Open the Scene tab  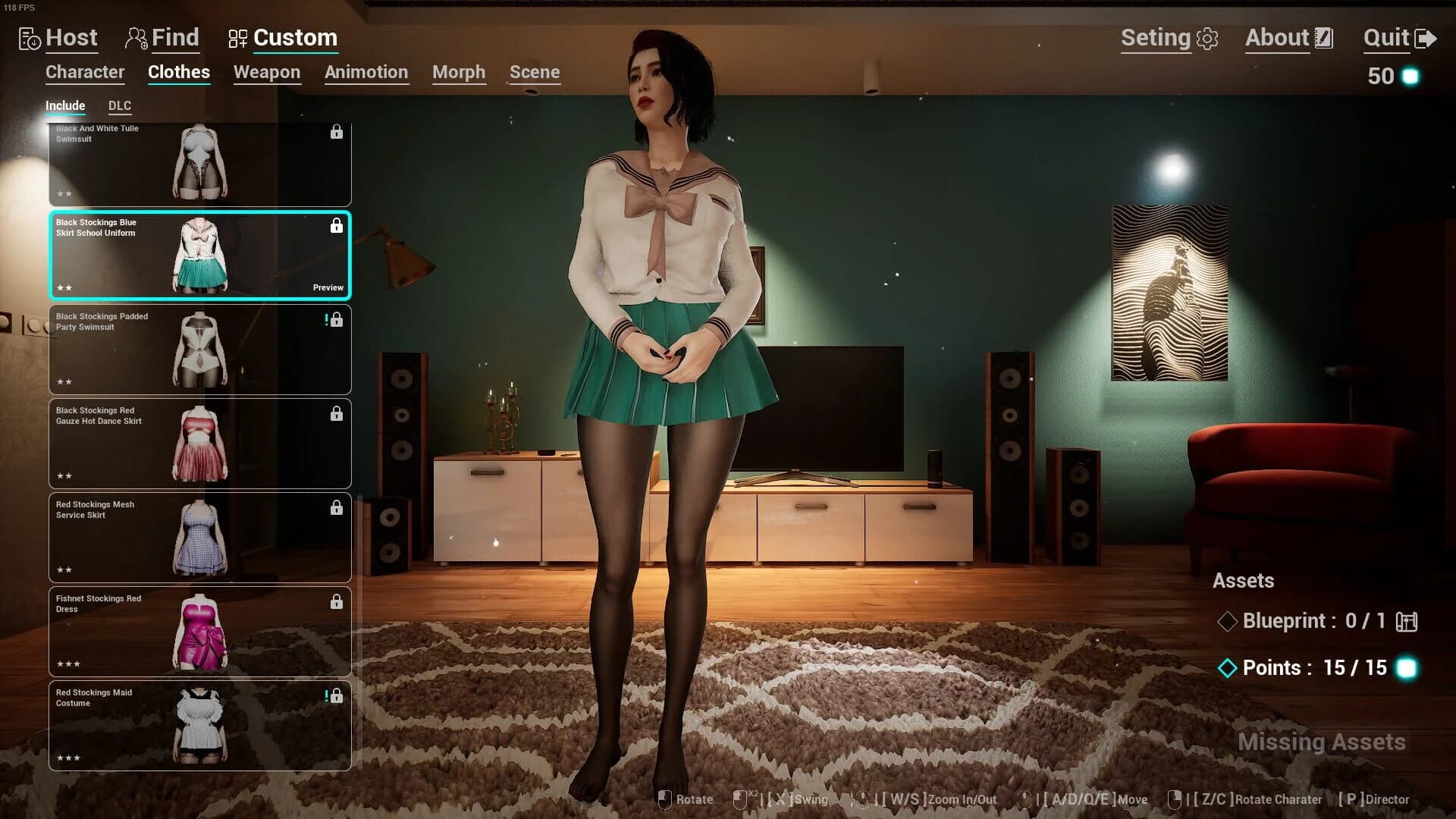tap(535, 72)
